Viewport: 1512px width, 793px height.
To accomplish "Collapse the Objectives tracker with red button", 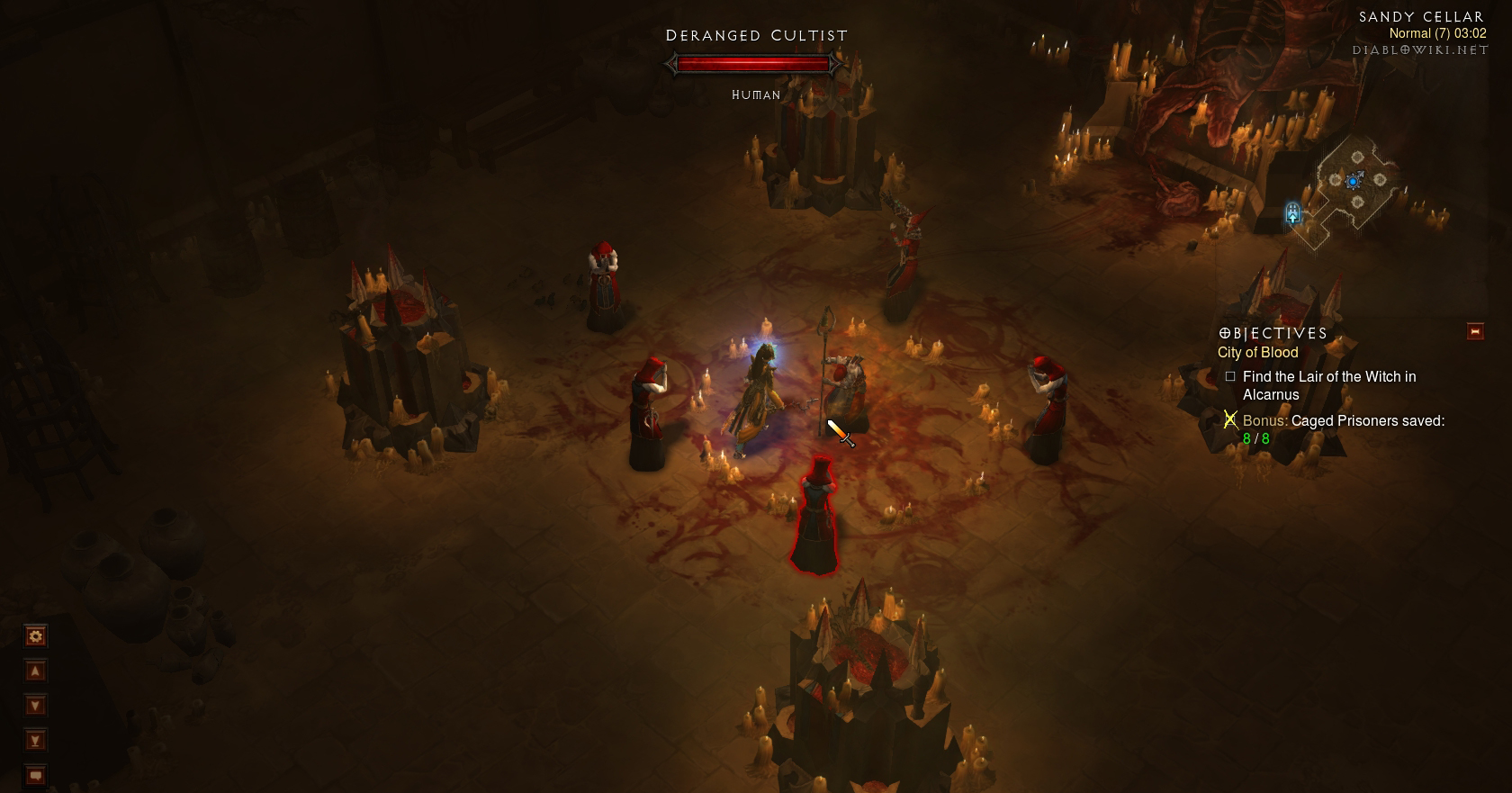I will click(x=1475, y=331).
